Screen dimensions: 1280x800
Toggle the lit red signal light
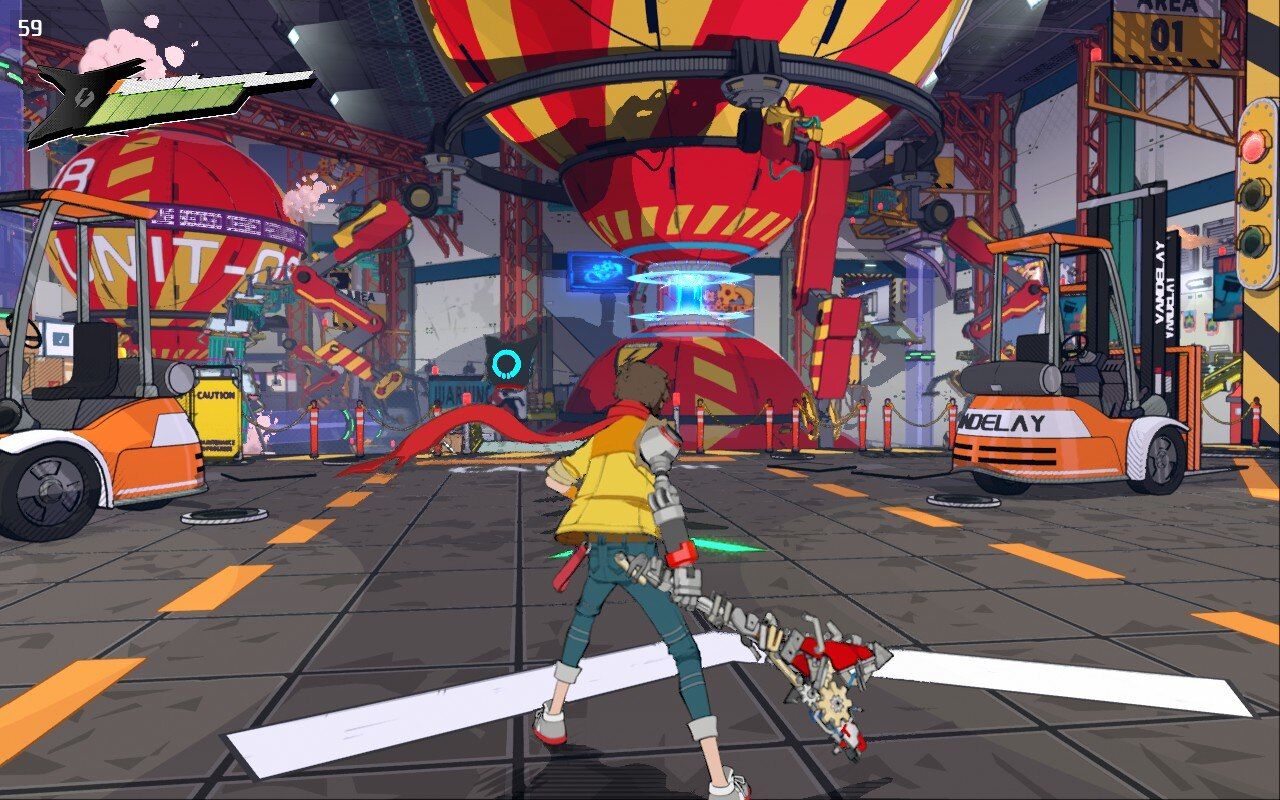click(1253, 146)
